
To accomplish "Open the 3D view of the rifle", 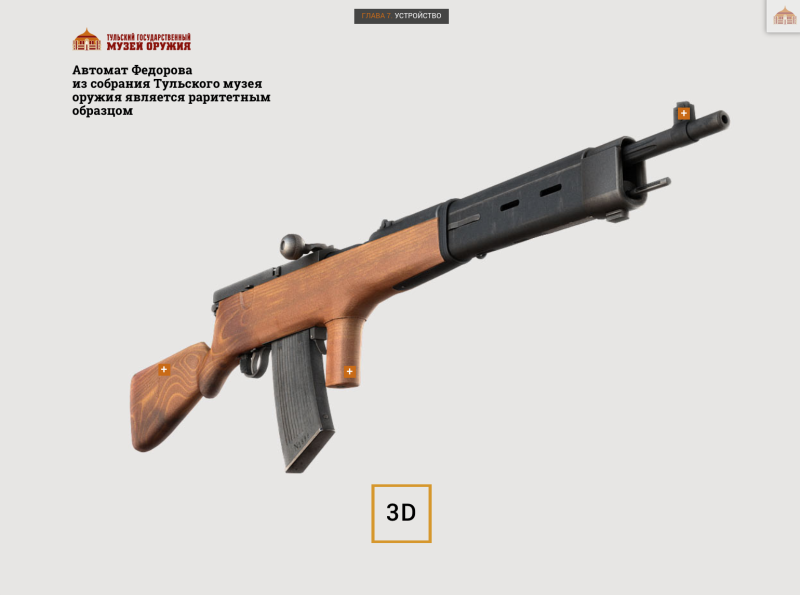I will (401, 513).
